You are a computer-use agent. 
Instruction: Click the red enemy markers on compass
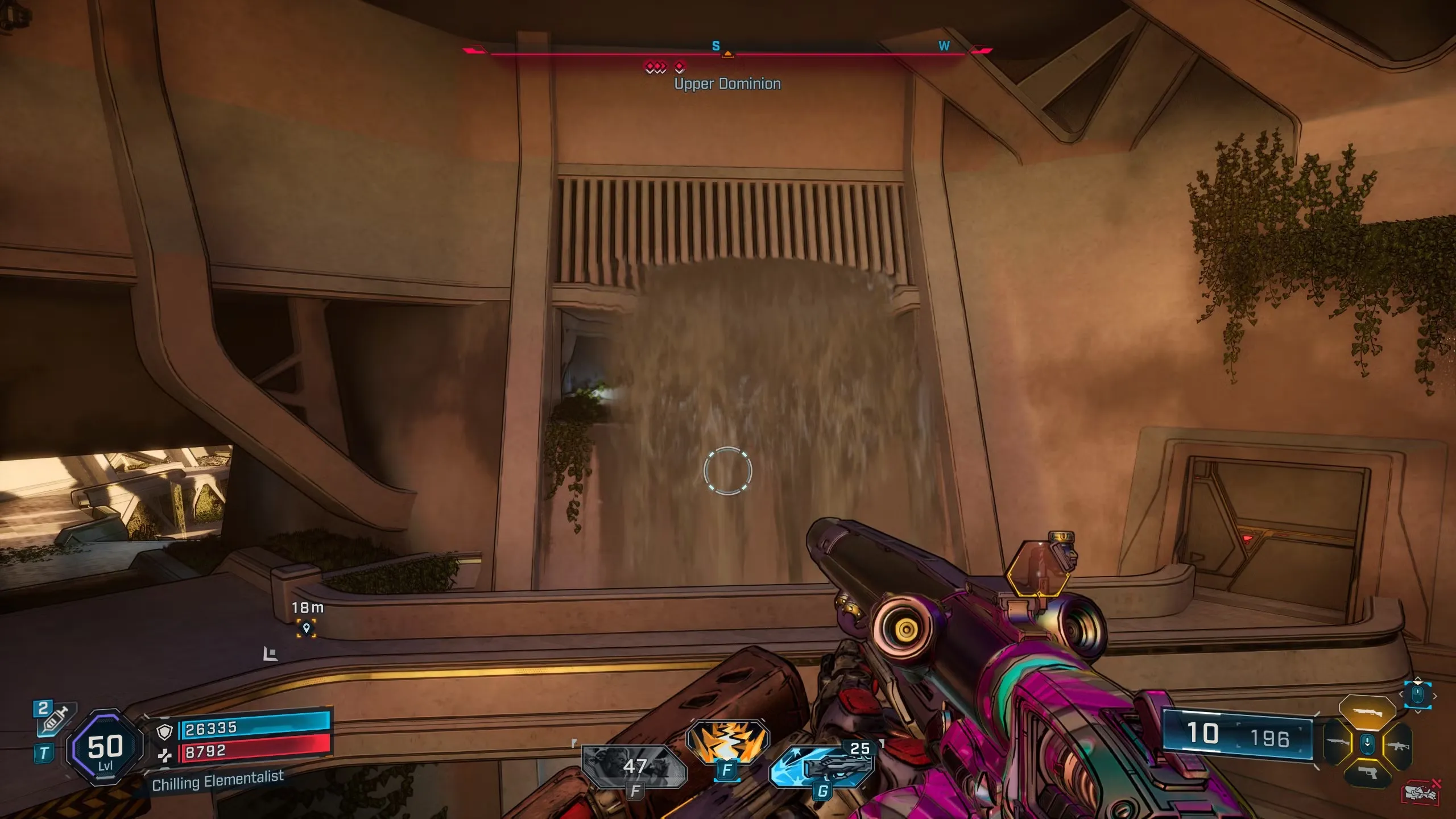664,68
